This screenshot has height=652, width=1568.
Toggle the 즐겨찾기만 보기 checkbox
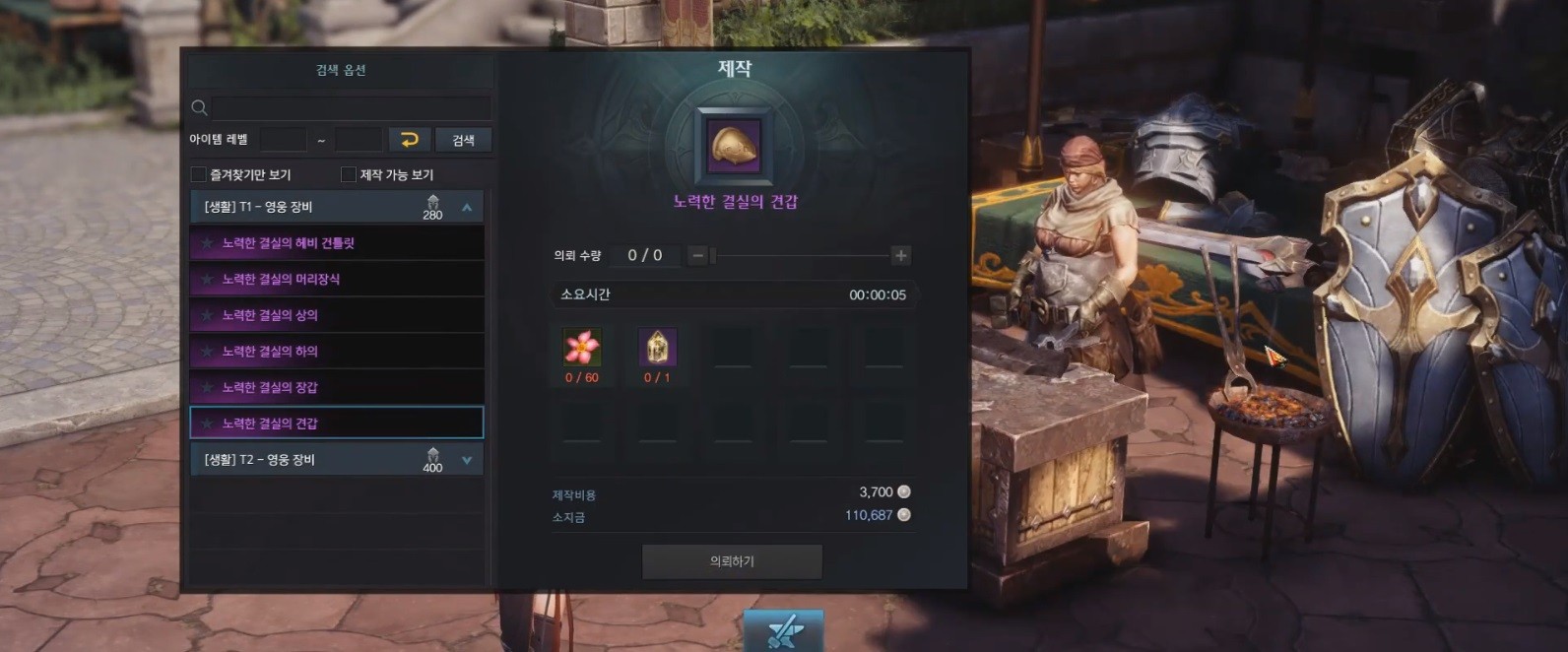coord(199,174)
